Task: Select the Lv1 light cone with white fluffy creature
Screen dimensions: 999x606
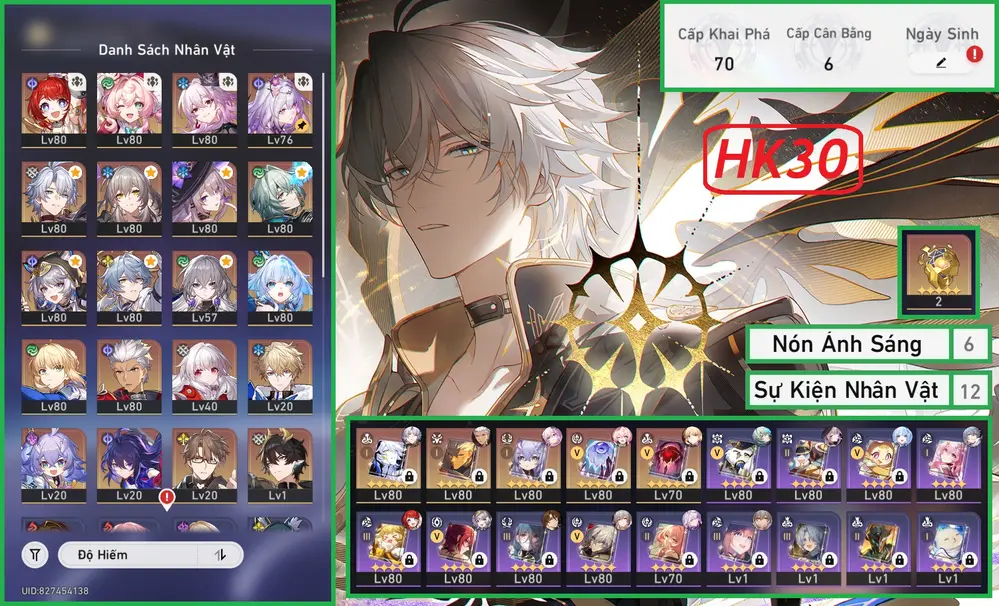Action: (947, 544)
